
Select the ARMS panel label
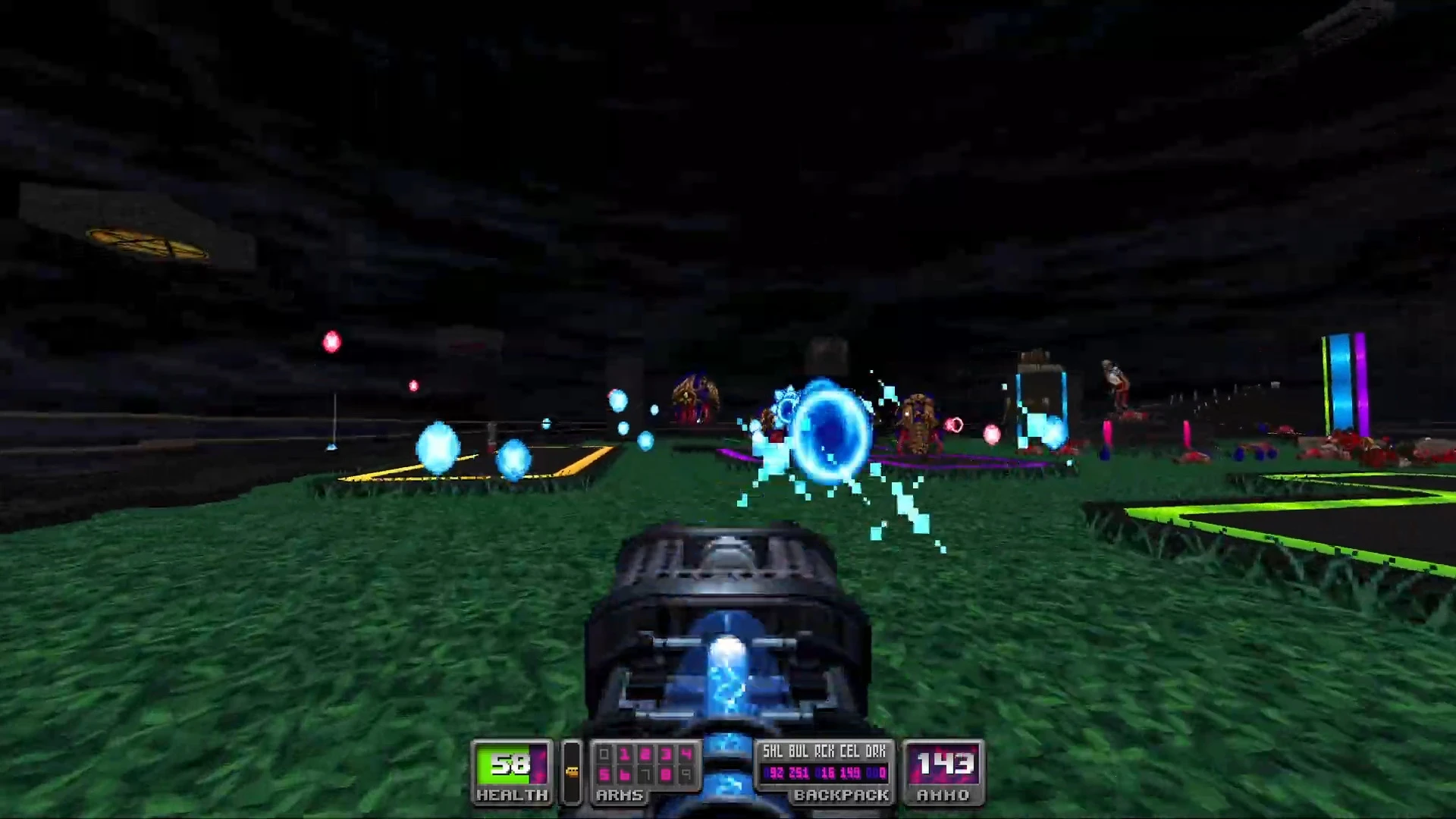[x=620, y=794]
